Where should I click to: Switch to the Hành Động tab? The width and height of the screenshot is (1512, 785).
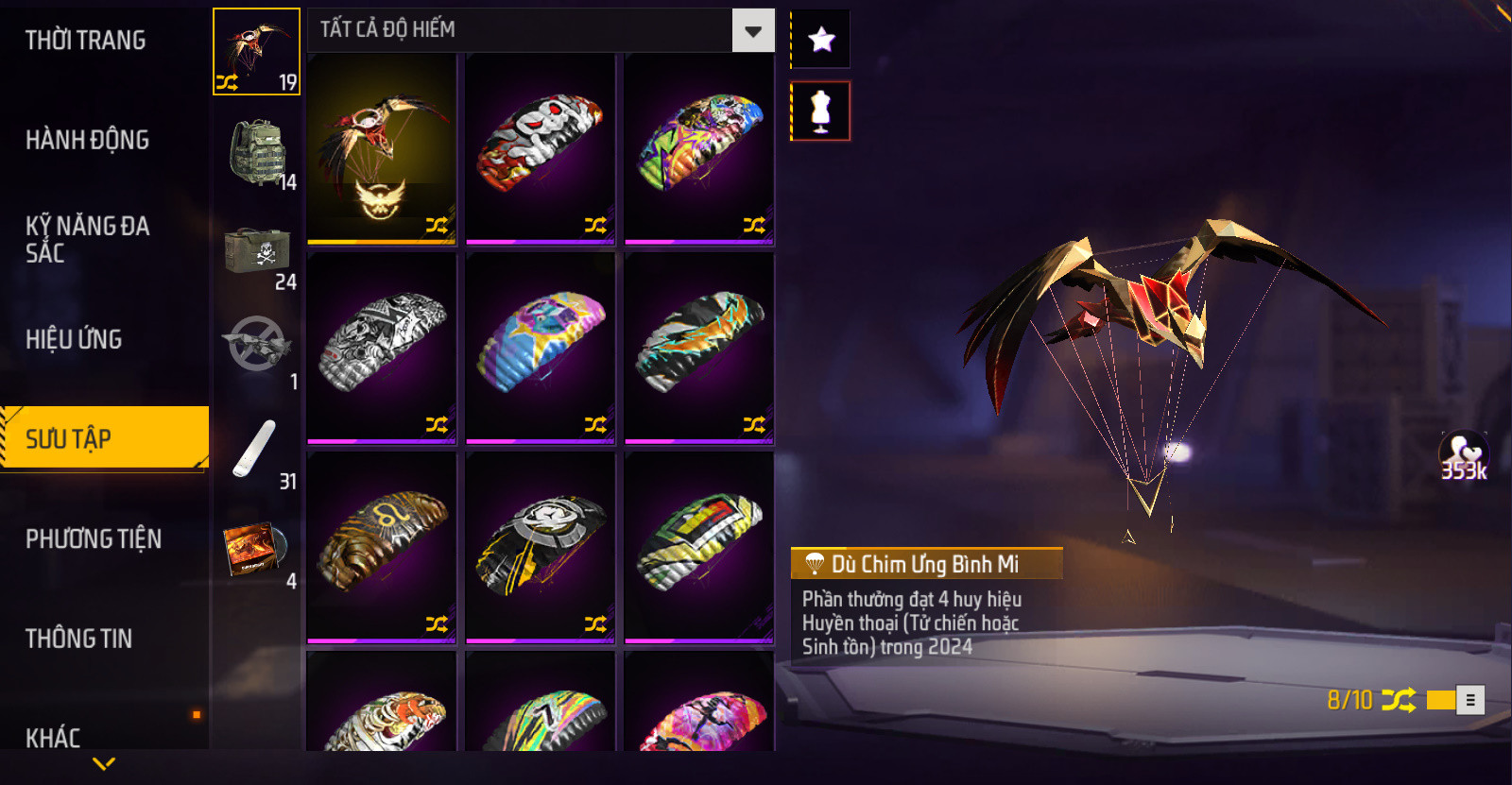coord(87,140)
